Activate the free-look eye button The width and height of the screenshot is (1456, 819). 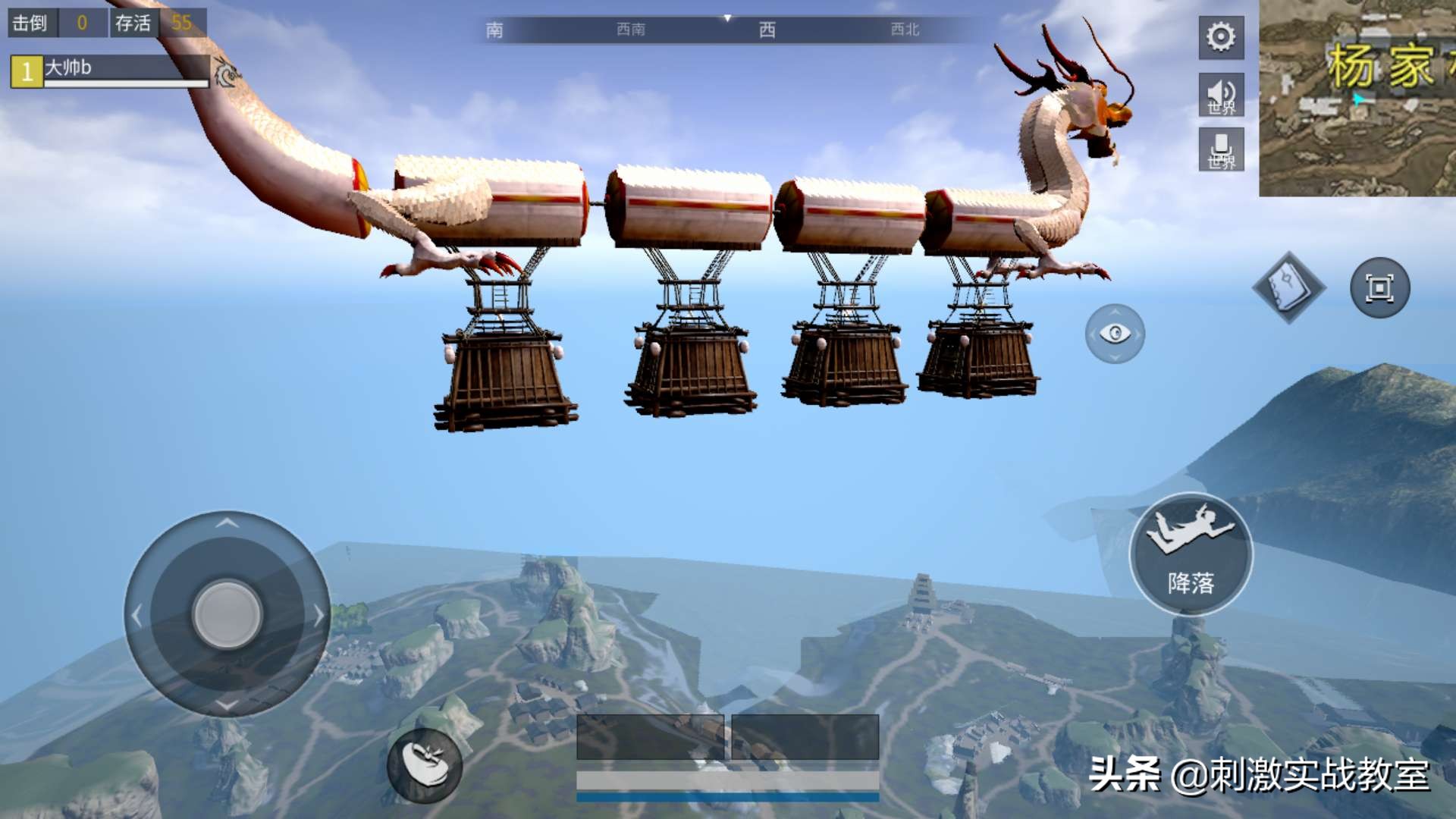[x=1115, y=334]
